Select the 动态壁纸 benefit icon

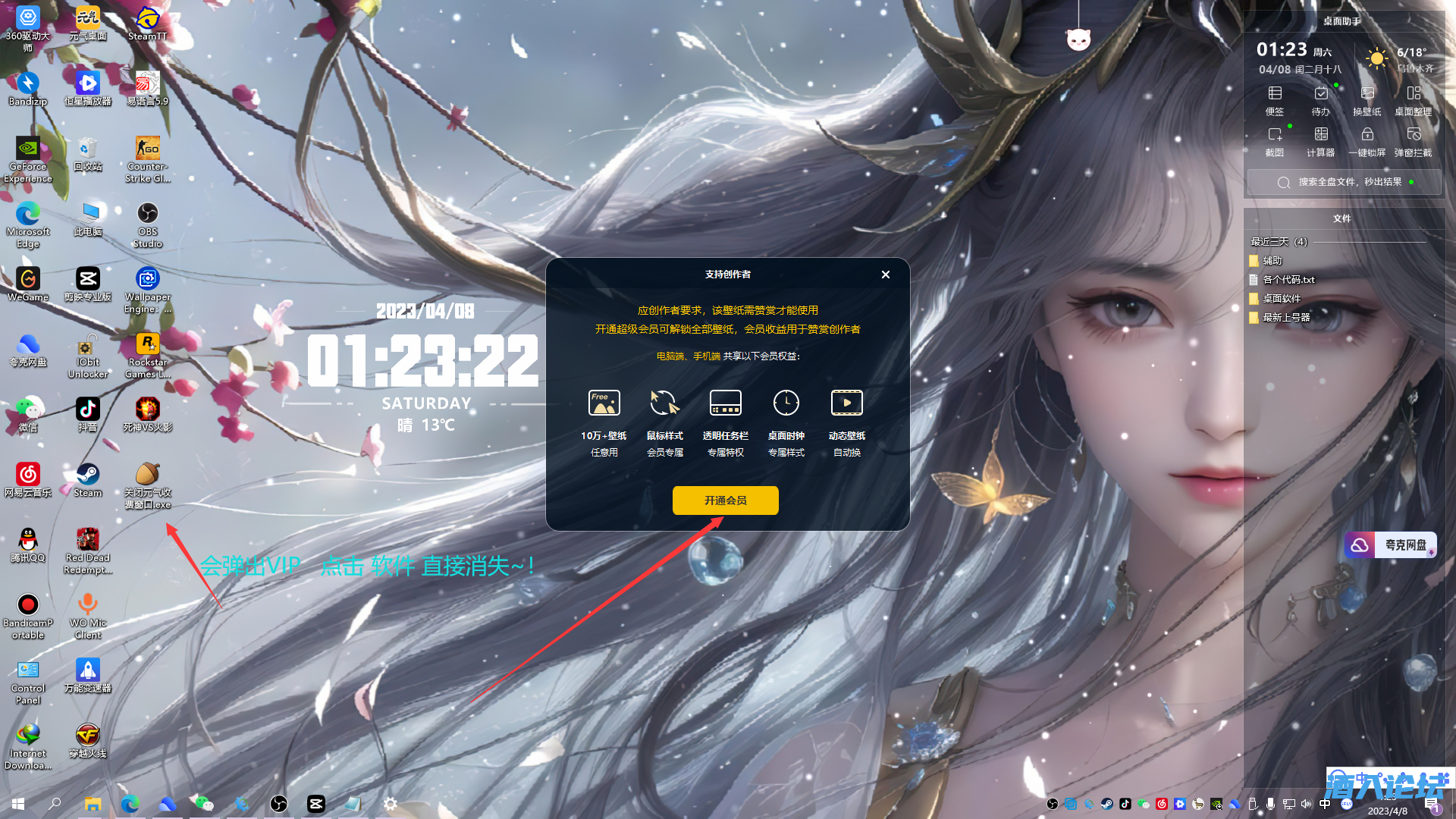click(847, 403)
